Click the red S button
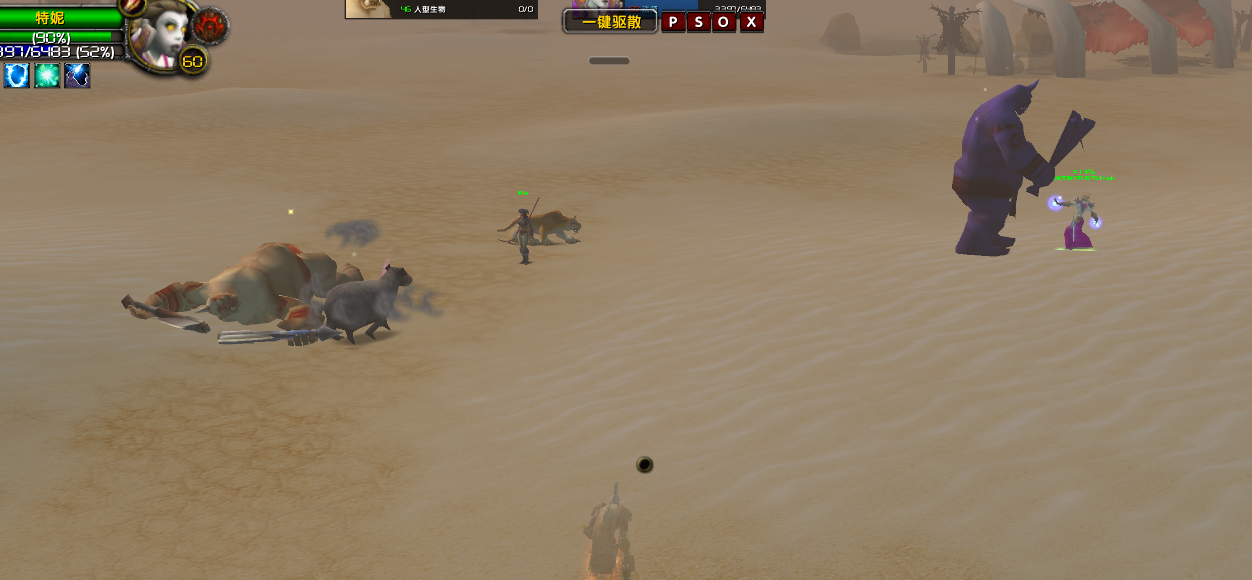1252x580 pixels. coord(698,22)
